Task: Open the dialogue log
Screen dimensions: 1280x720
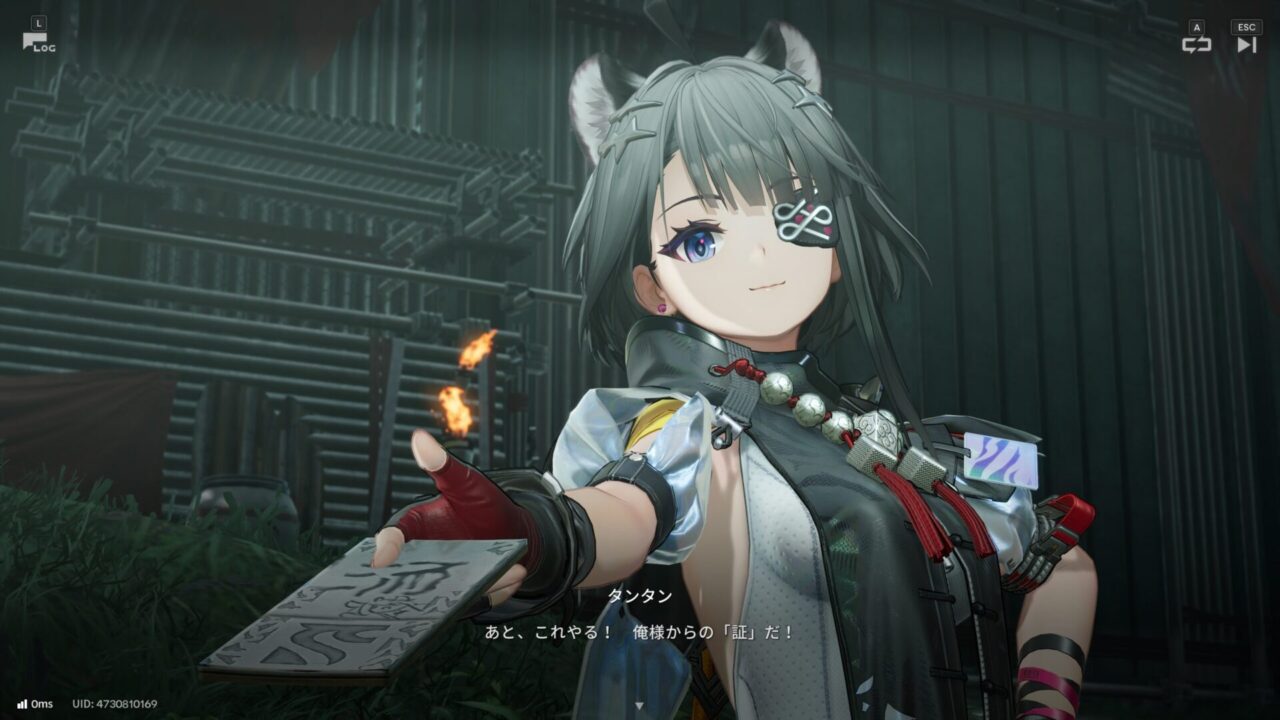Action: 38,42
